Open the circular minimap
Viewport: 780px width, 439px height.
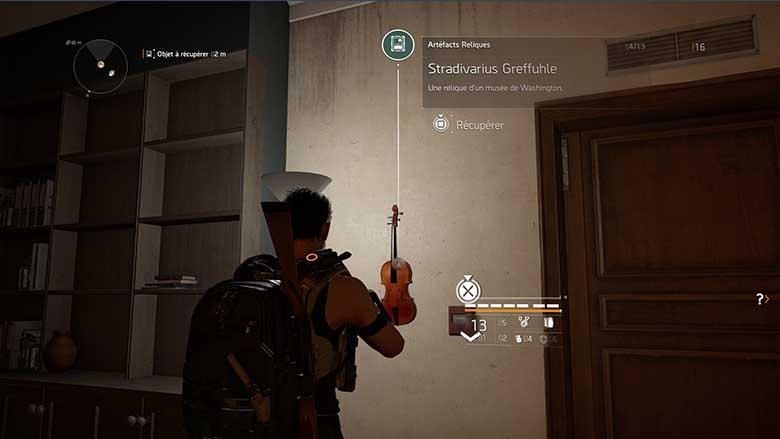click(99, 64)
